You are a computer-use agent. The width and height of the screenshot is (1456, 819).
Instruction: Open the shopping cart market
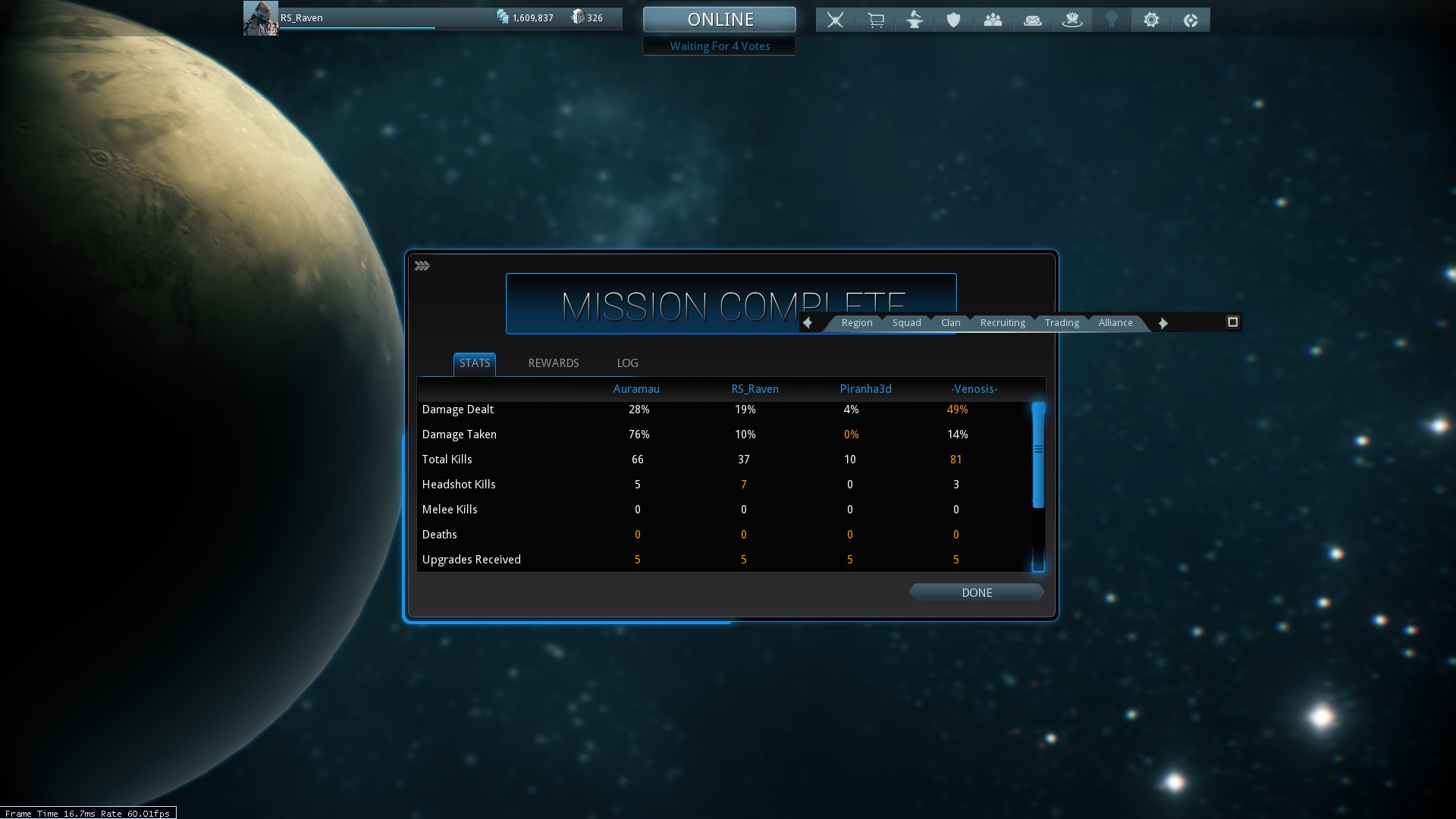coord(875,20)
